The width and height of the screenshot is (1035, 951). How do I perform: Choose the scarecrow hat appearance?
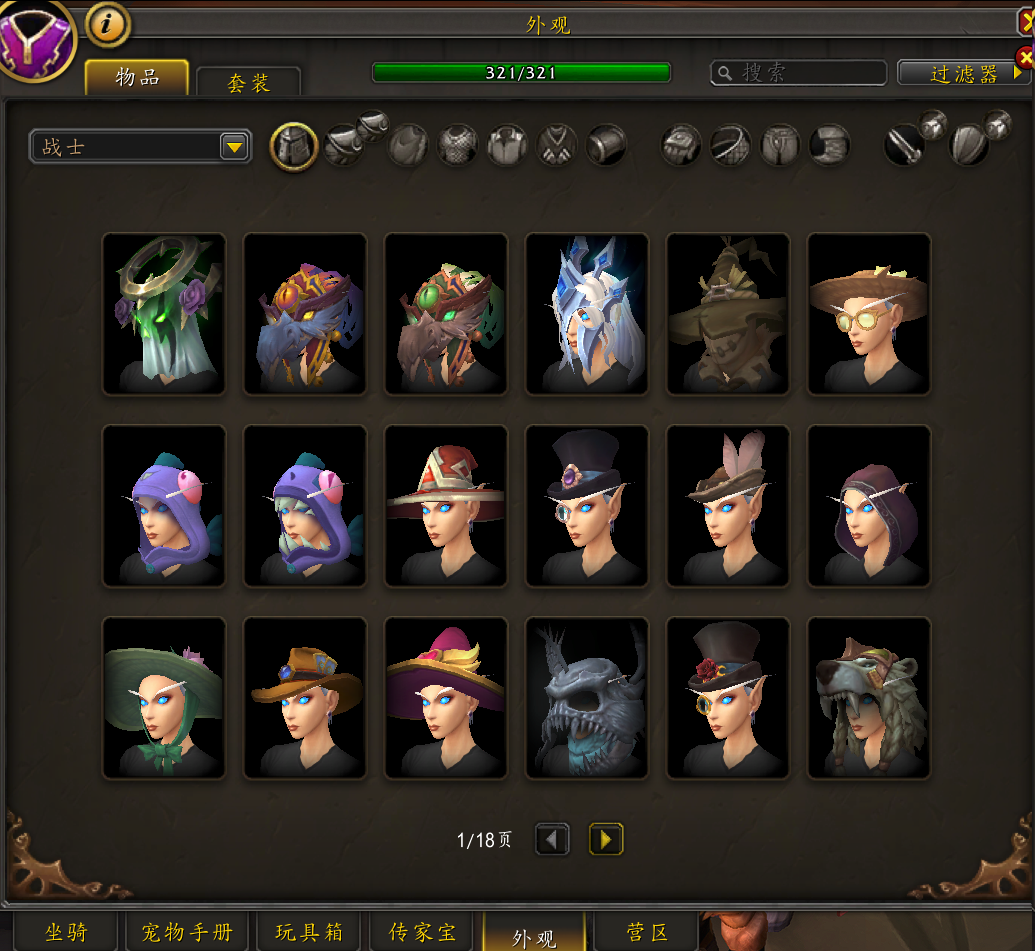727,314
